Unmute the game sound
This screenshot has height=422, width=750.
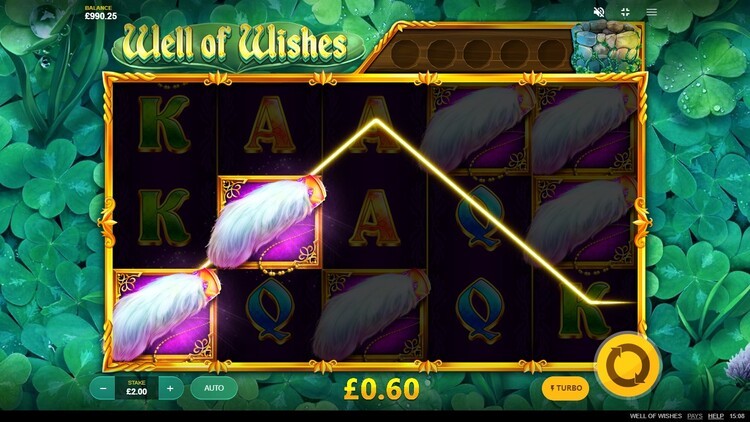pos(600,12)
